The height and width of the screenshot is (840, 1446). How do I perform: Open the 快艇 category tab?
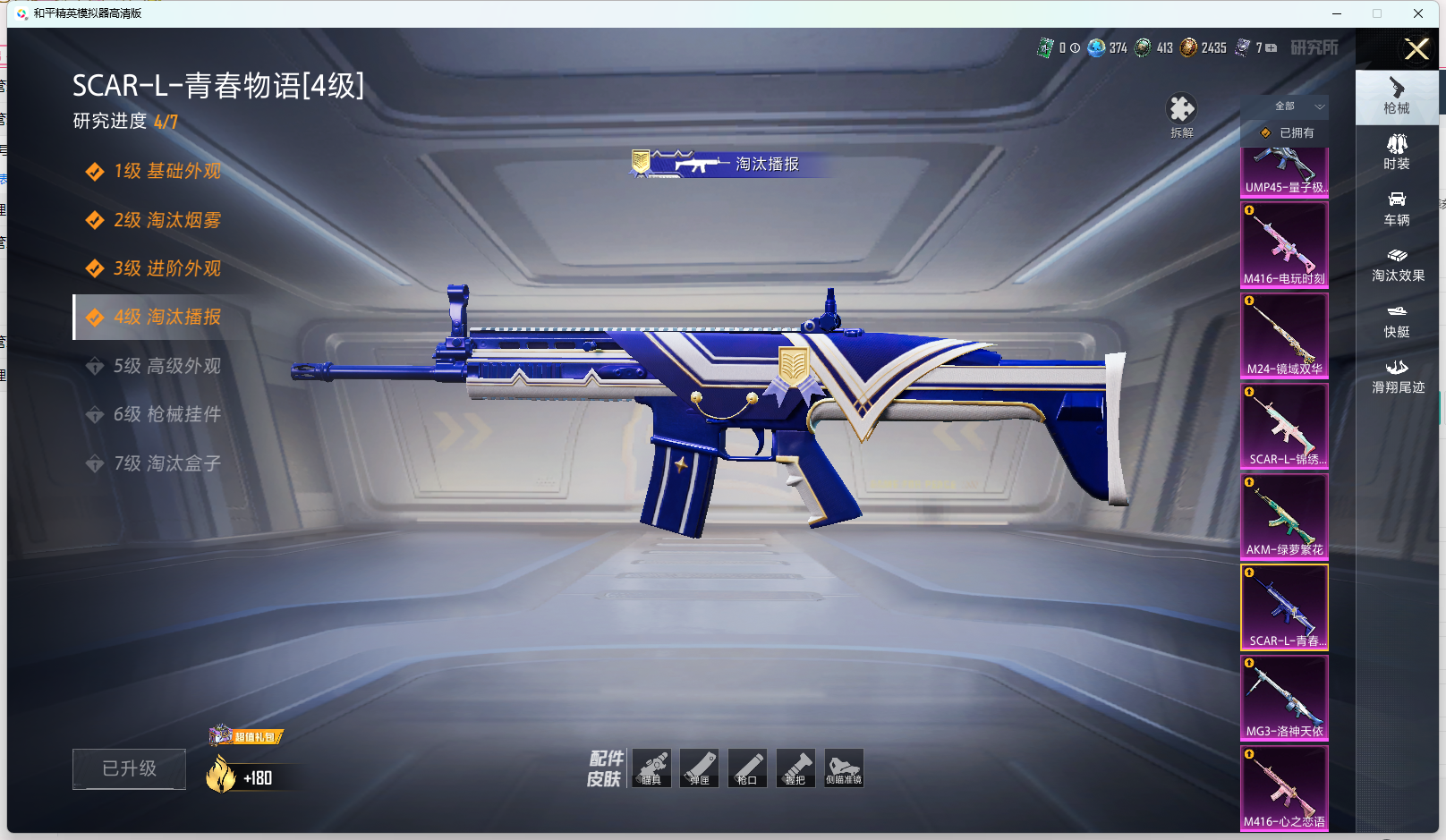(1397, 320)
